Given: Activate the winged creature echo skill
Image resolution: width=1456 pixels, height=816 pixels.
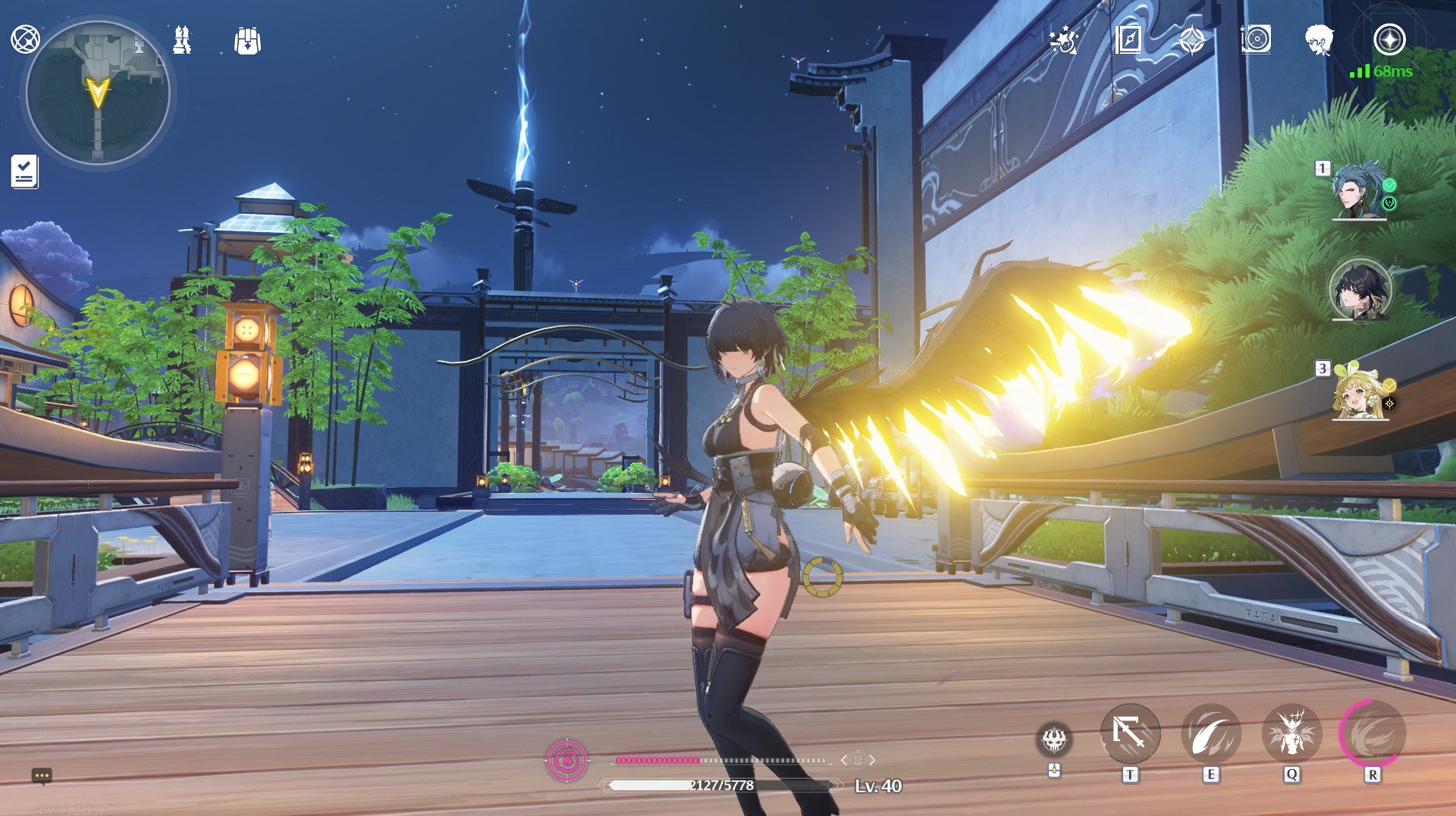Looking at the screenshot, I should pyautogui.click(x=1291, y=734).
